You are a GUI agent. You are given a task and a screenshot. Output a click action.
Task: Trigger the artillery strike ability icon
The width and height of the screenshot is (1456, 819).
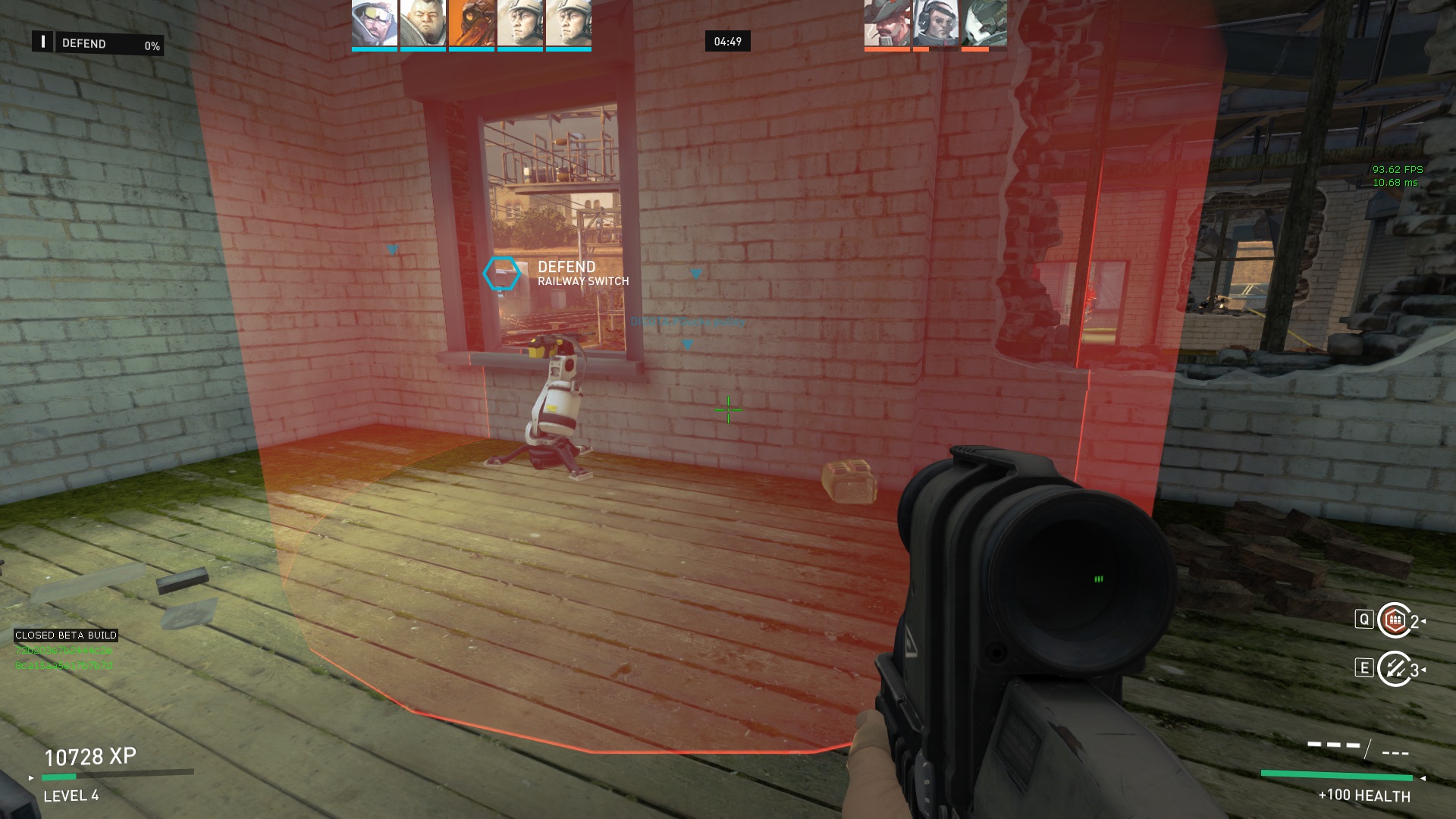[x=1394, y=668]
